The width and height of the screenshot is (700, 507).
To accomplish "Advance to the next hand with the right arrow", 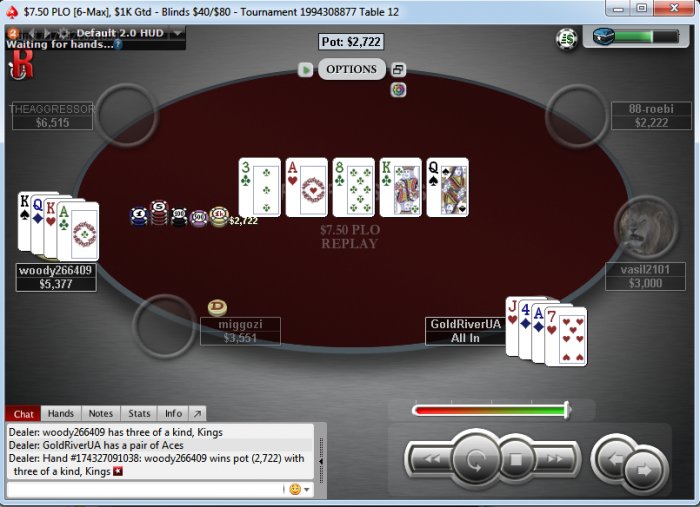I will 643,468.
